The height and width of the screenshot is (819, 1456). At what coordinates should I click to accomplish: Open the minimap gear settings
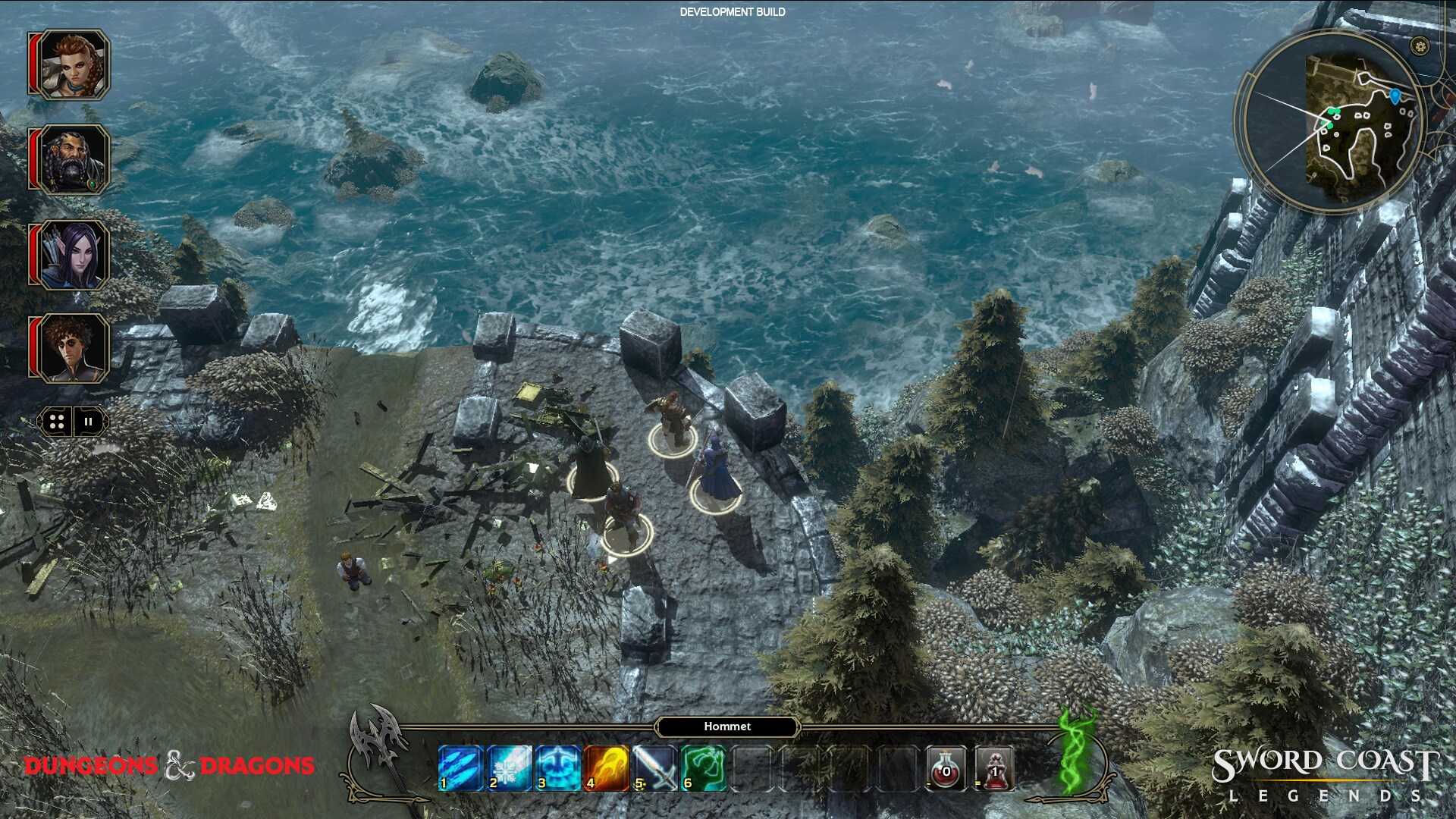point(1420,46)
